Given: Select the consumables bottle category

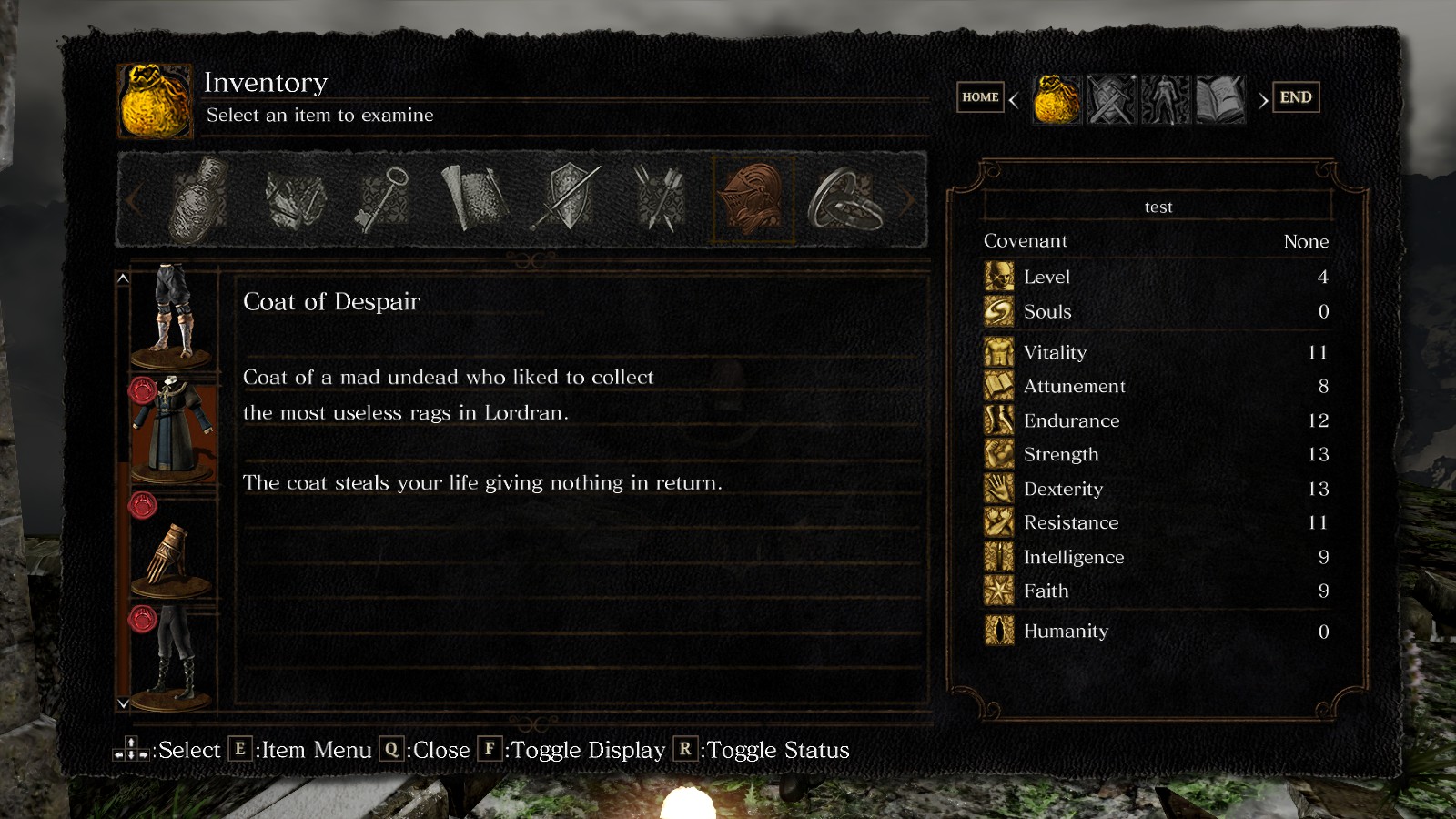Looking at the screenshot, I should (x=199, y=199).
